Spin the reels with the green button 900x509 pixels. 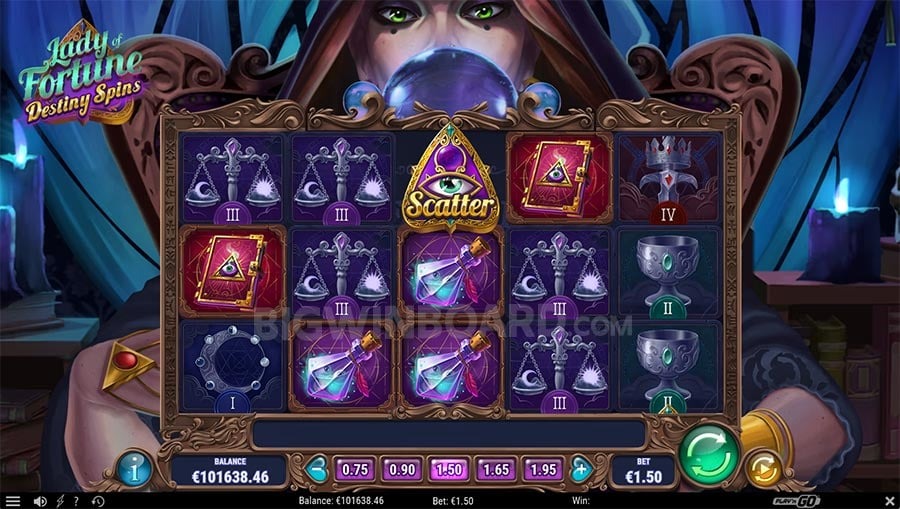click(708, 453)
